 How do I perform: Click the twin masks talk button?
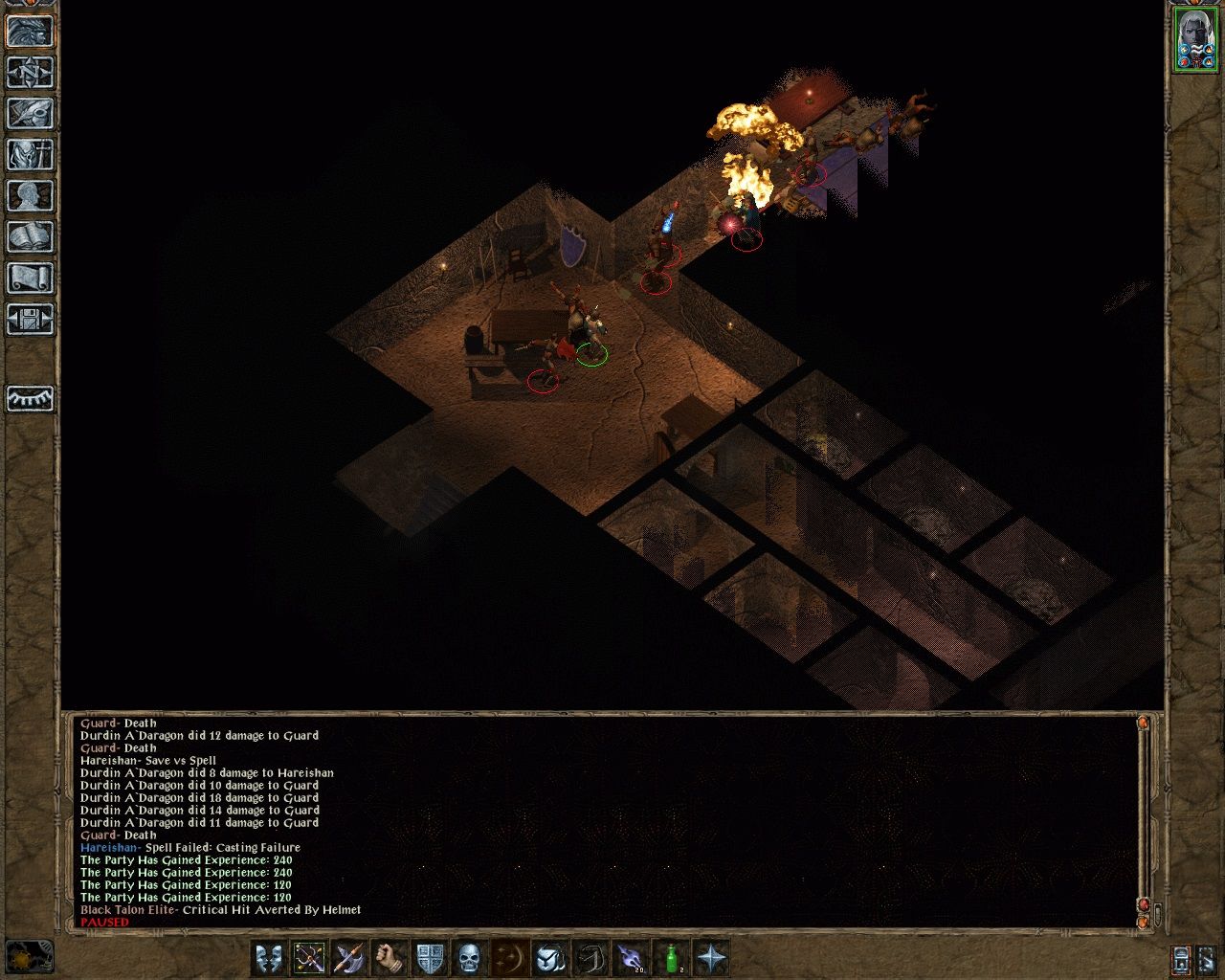269,958
